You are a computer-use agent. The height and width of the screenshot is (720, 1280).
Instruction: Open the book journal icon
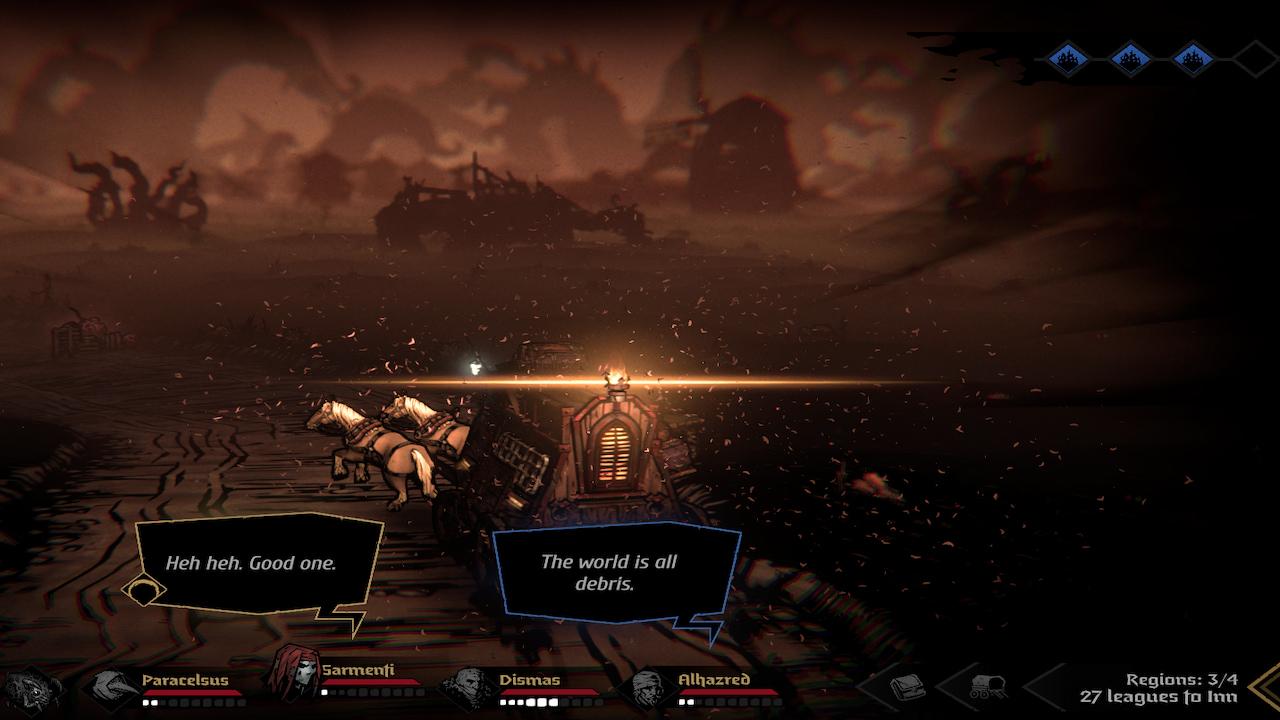[906, 687]
